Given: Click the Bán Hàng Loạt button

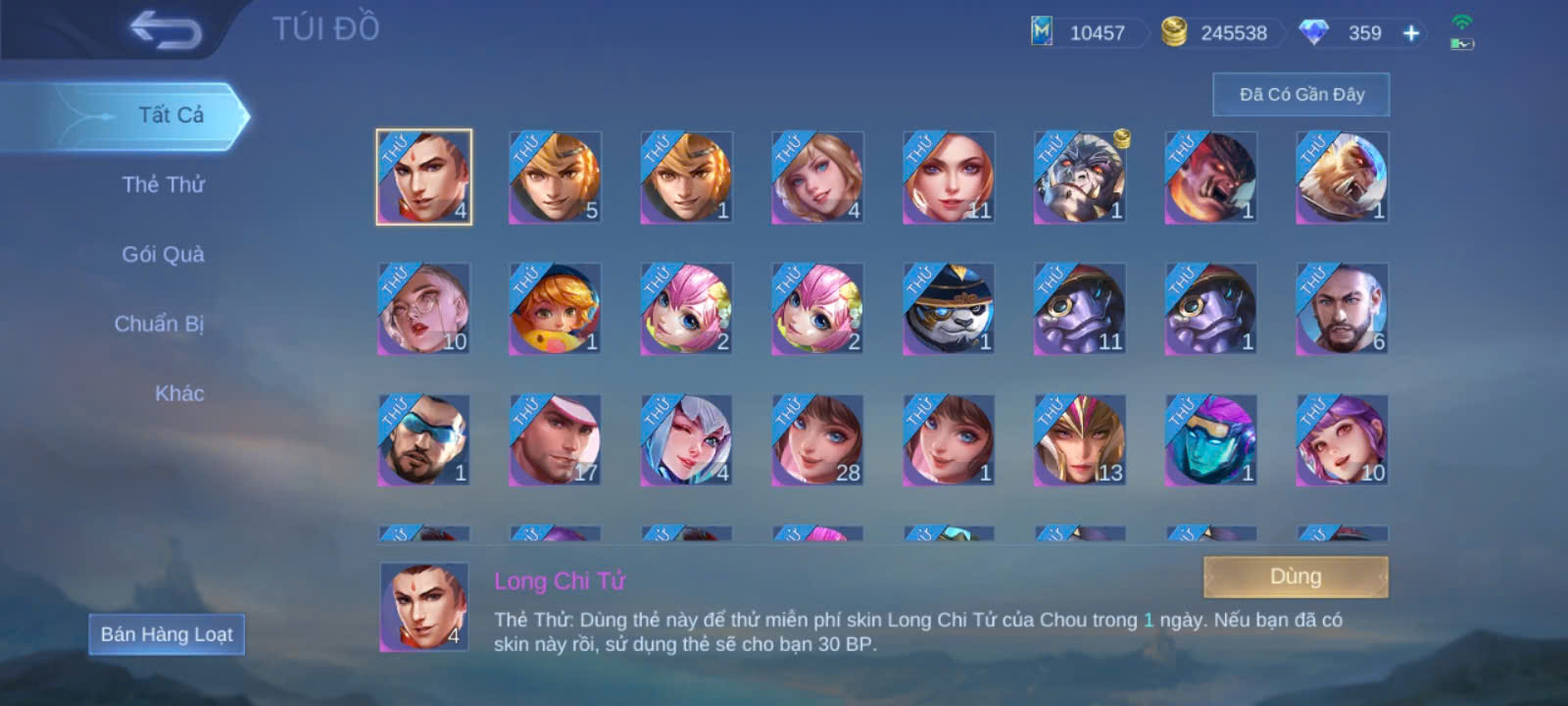Looking at the screenshot, I should click(x=167, y=634).
